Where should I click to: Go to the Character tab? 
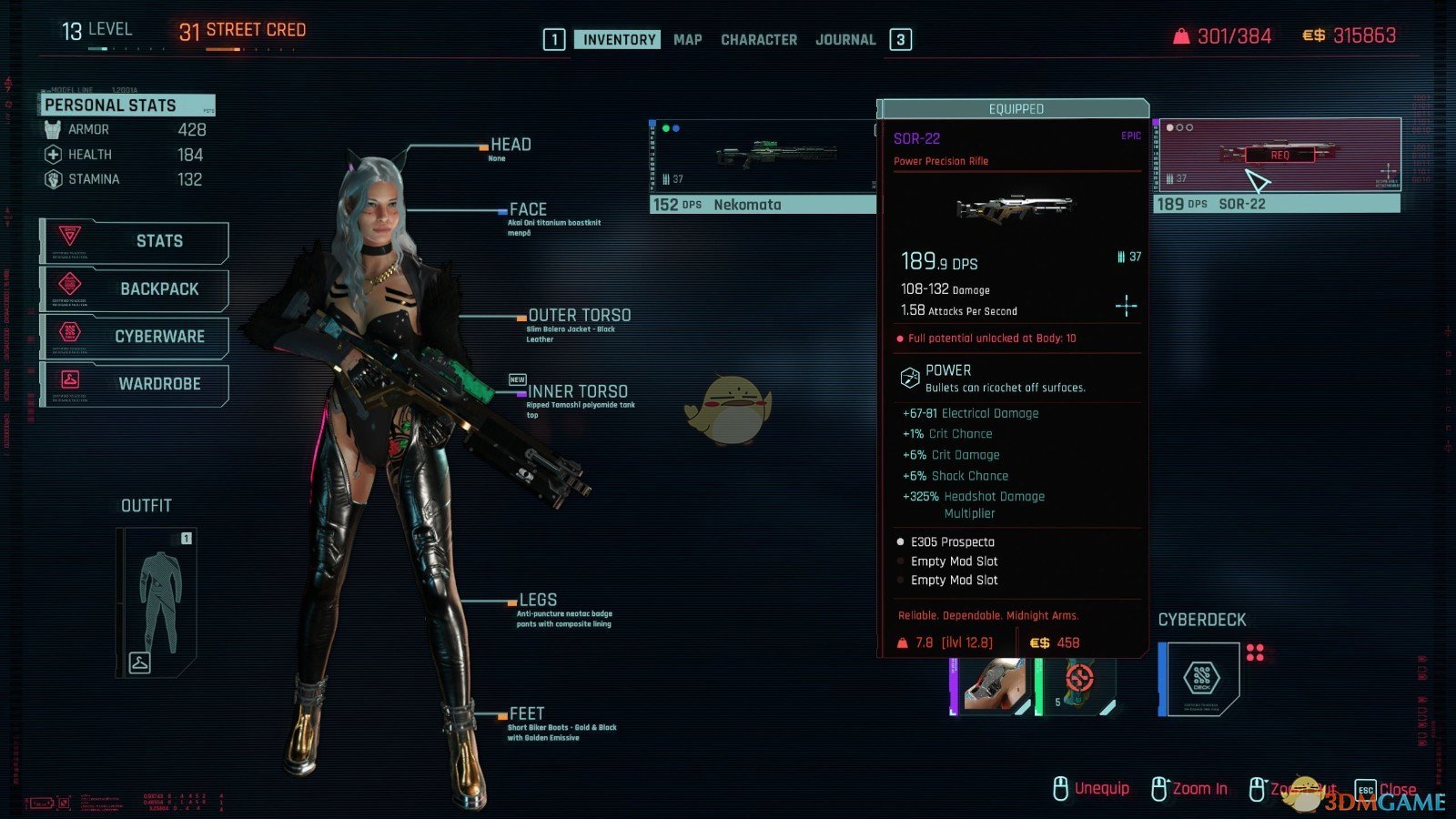tap(758, 39)
